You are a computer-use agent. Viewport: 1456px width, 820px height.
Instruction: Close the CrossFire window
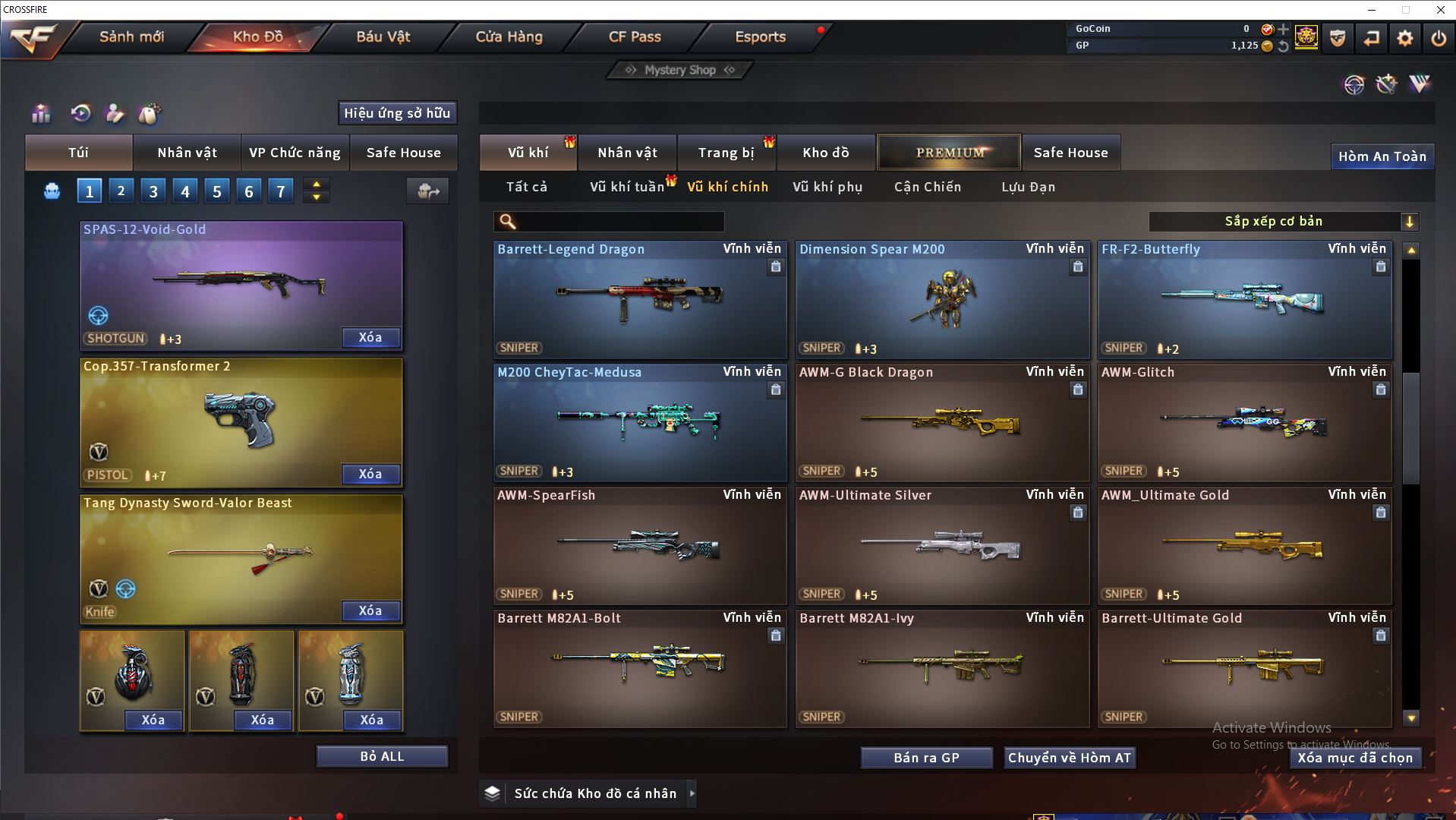point(1440,10)
